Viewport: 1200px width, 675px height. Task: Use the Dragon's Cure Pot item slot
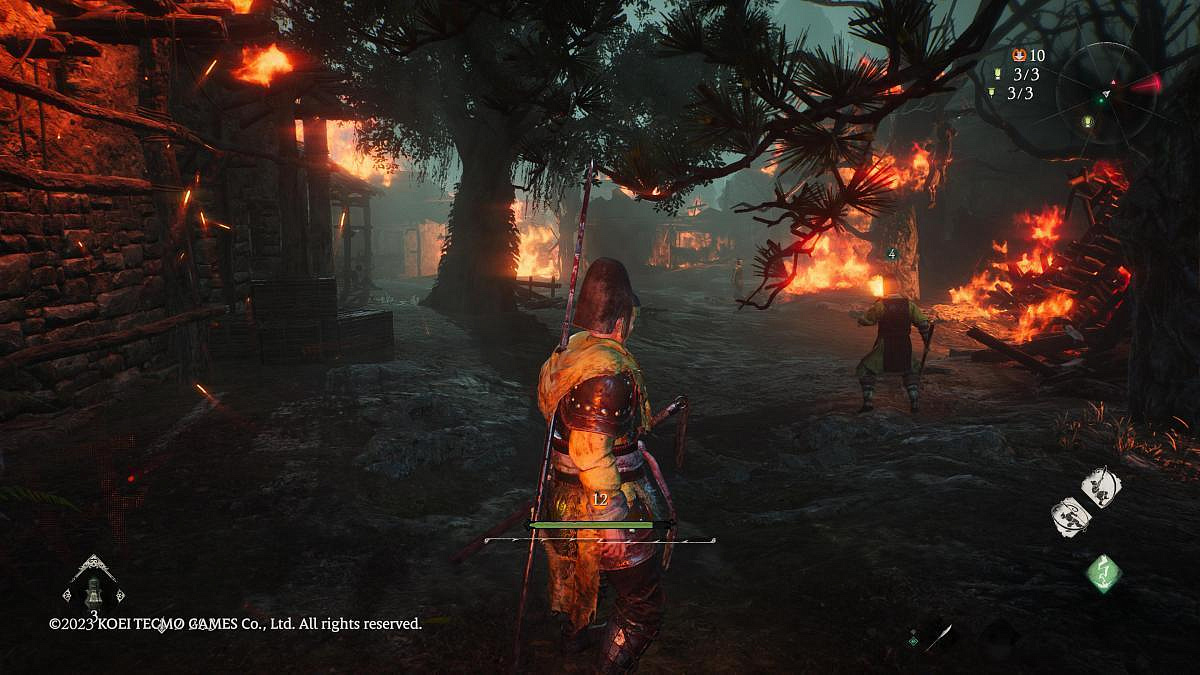93,589
